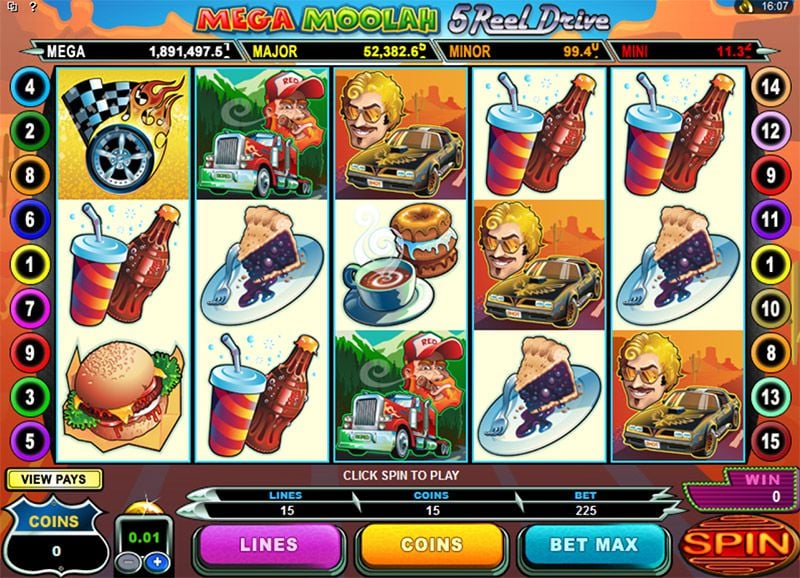Select payline marker number 7

pyautogui.click(x=29, y=308)
